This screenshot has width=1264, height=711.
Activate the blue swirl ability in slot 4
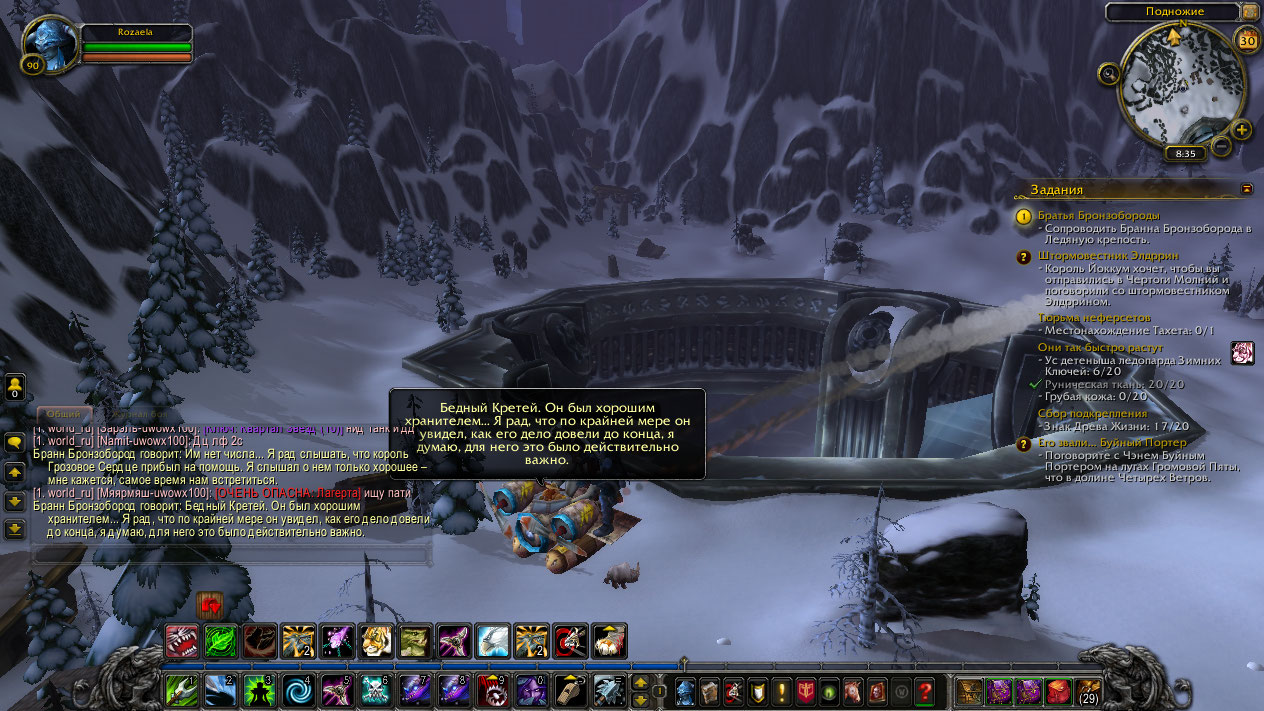tap(298, 691)
